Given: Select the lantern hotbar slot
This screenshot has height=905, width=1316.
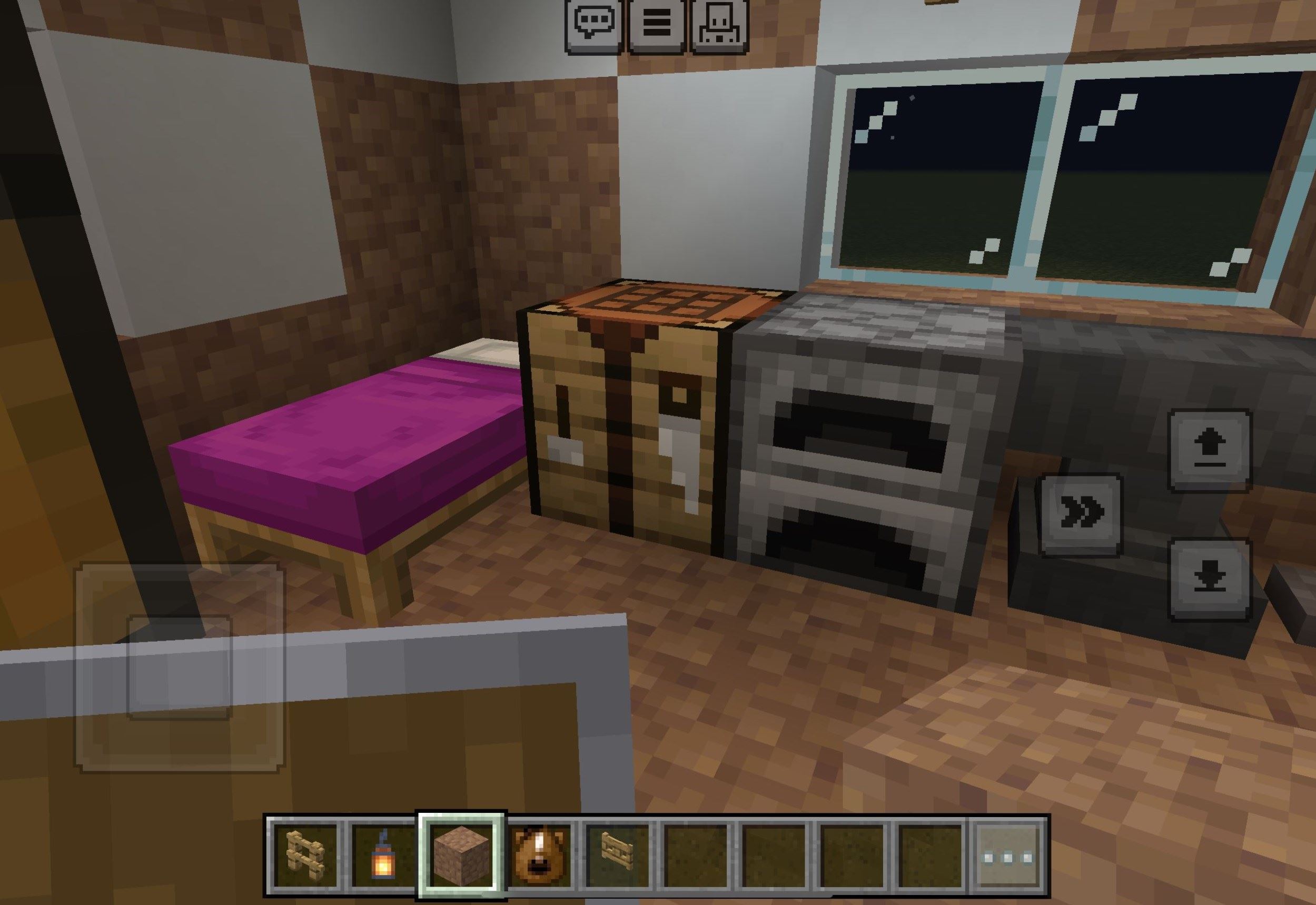Looking at the screenshot, I should coord(383,856).
